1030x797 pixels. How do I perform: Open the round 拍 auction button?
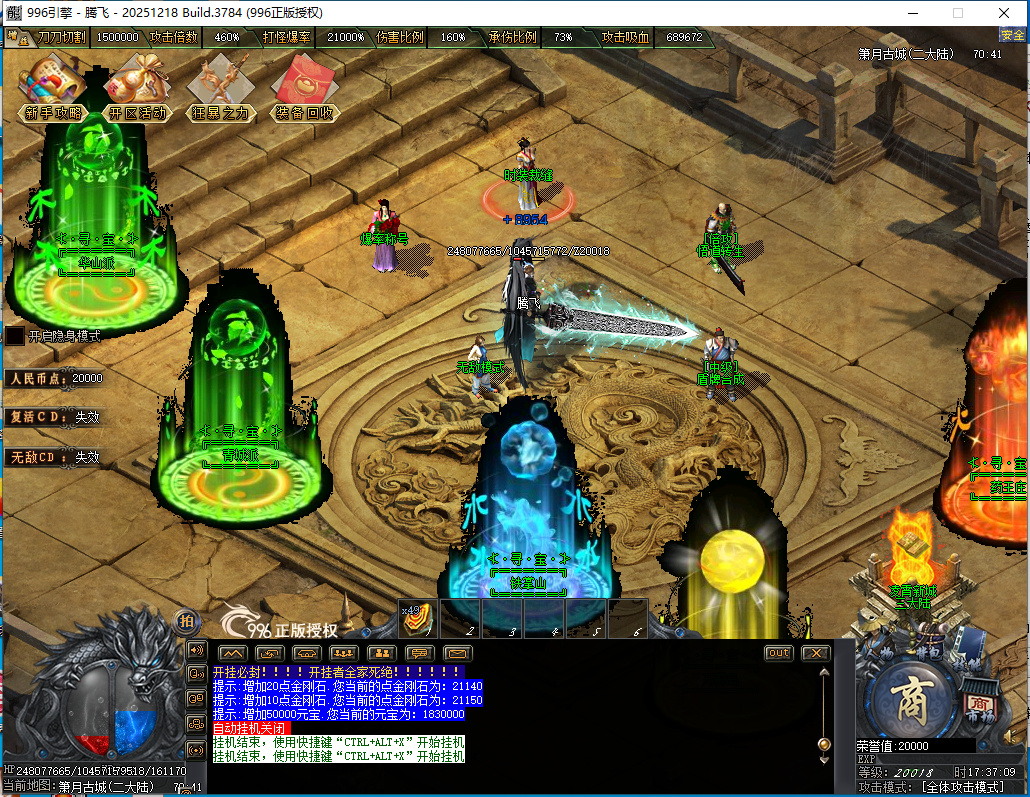186,620
